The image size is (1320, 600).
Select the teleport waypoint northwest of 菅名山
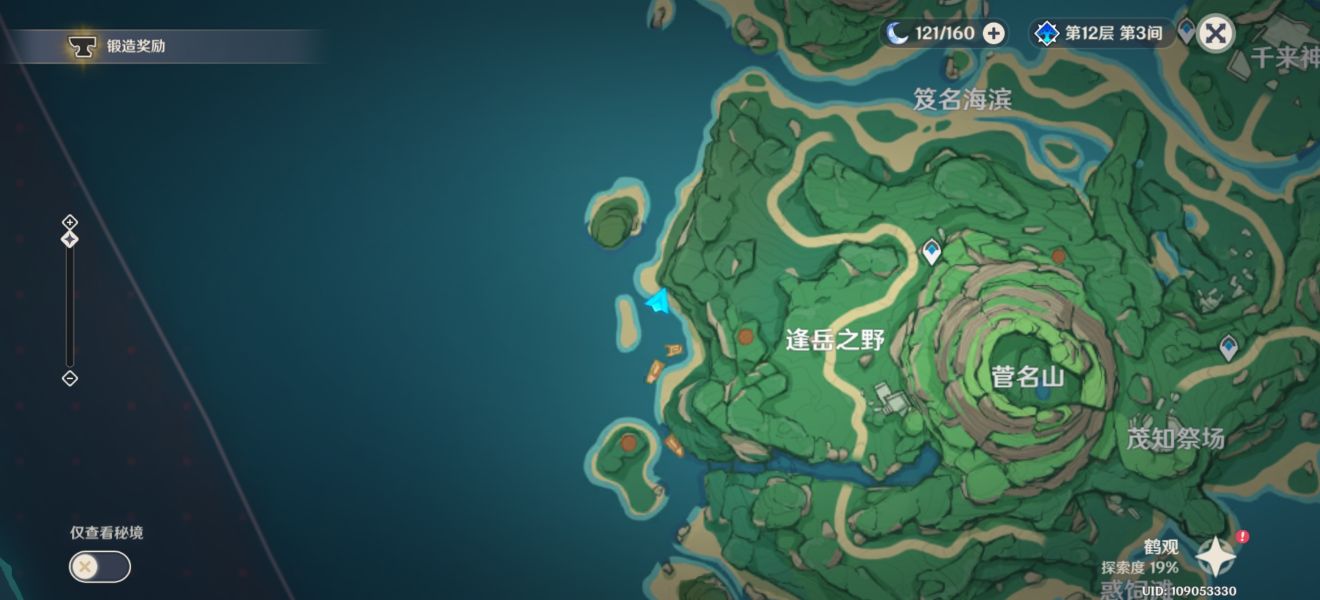[x=932, y=250]
